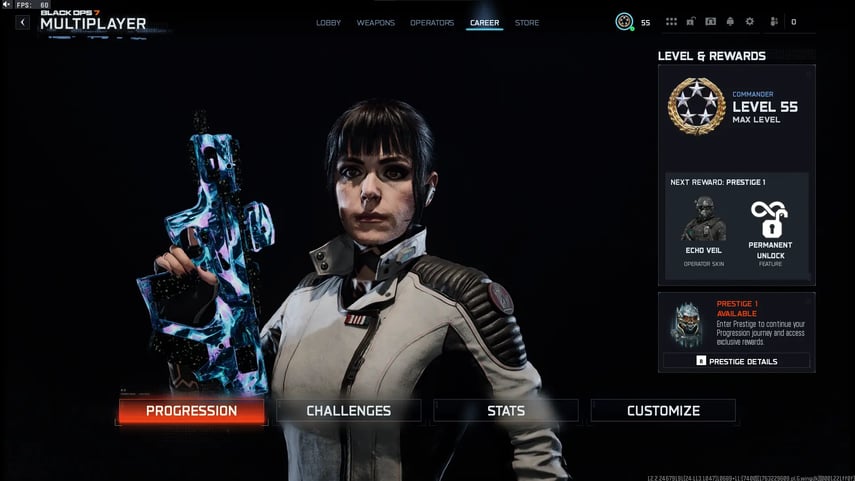Switch to the Lobby tab
The width and height of the screenshot is (855, 481).
coord(328,22)
